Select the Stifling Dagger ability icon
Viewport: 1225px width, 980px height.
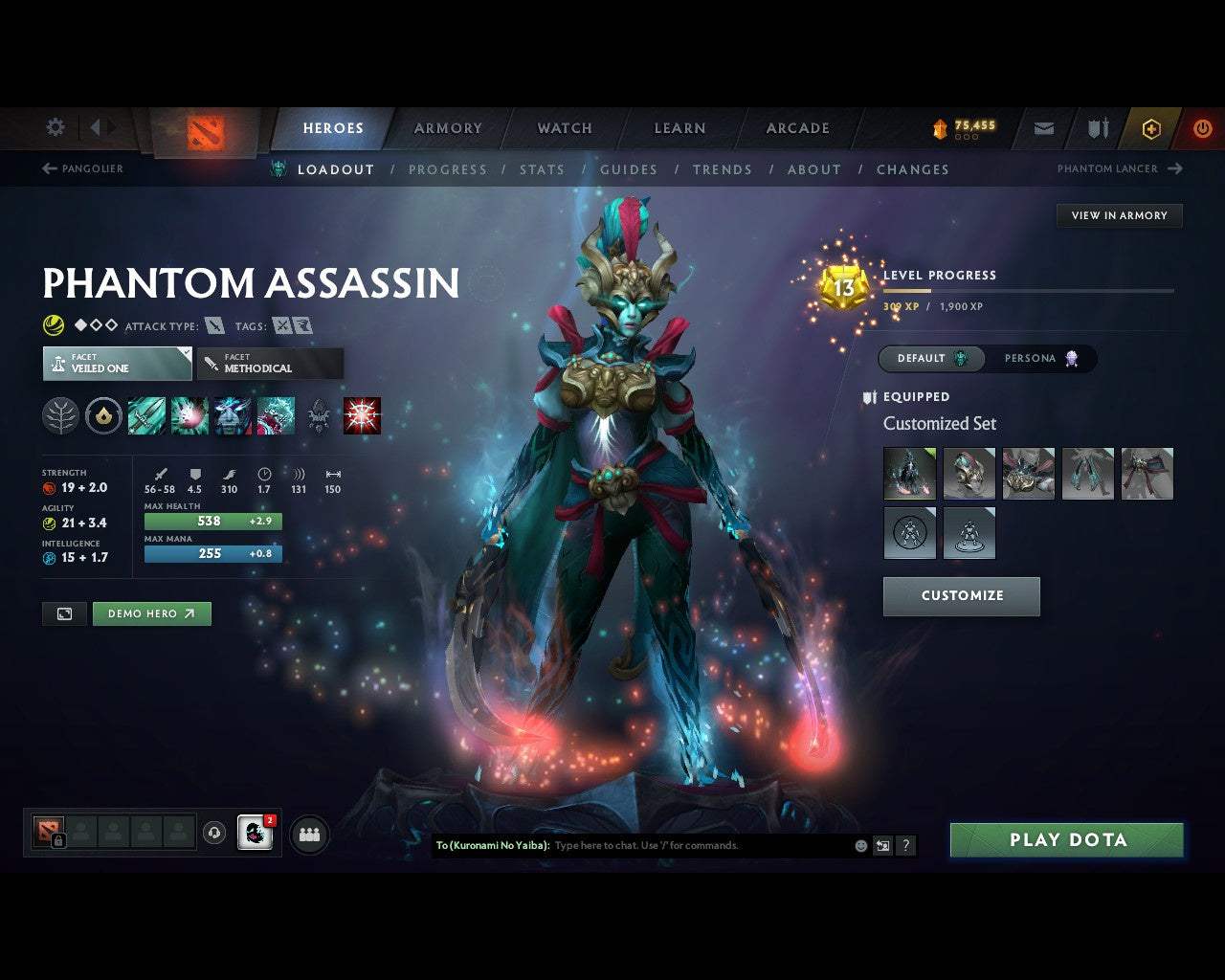(x=146, y=415)
